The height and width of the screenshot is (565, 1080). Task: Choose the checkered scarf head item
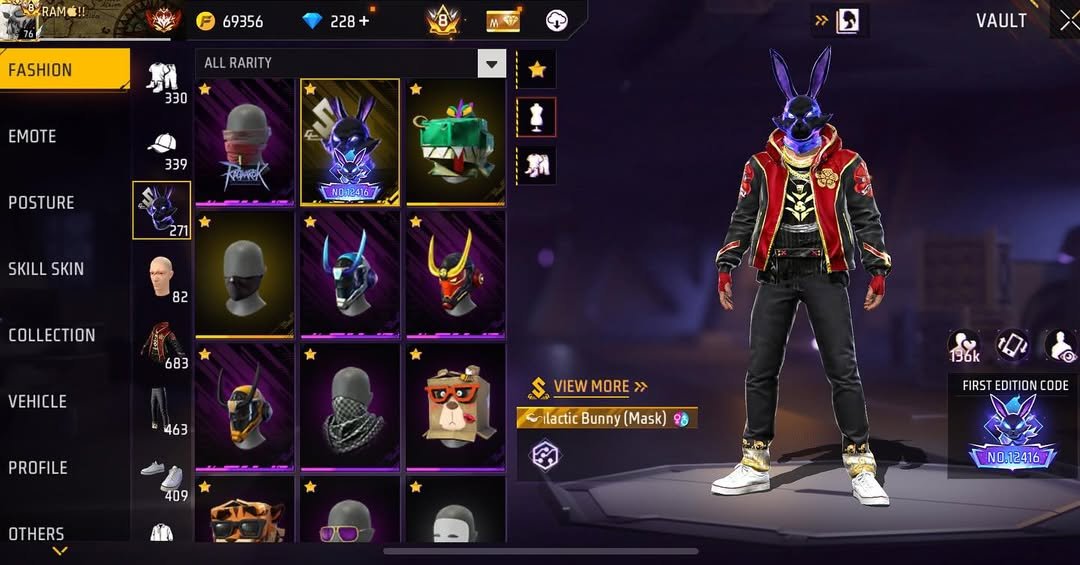(x=350, y=406)
